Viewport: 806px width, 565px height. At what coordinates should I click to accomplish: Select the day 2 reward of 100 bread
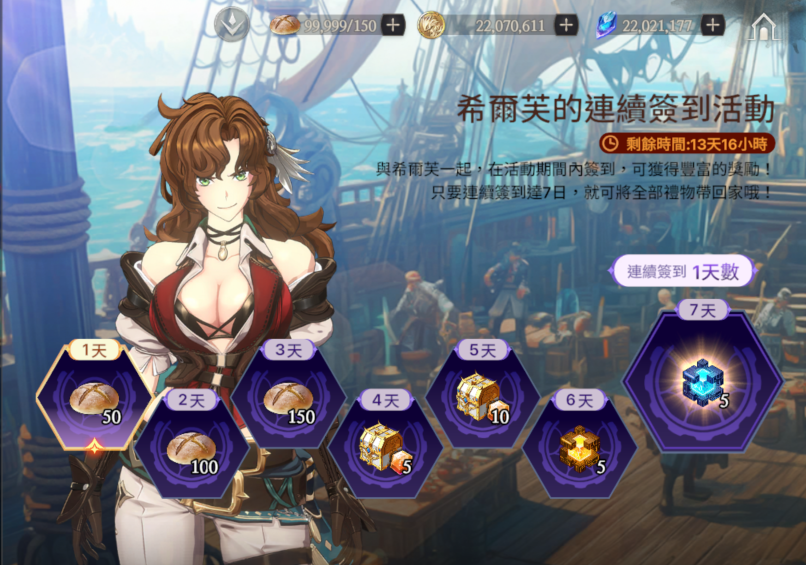coord(190,450)
